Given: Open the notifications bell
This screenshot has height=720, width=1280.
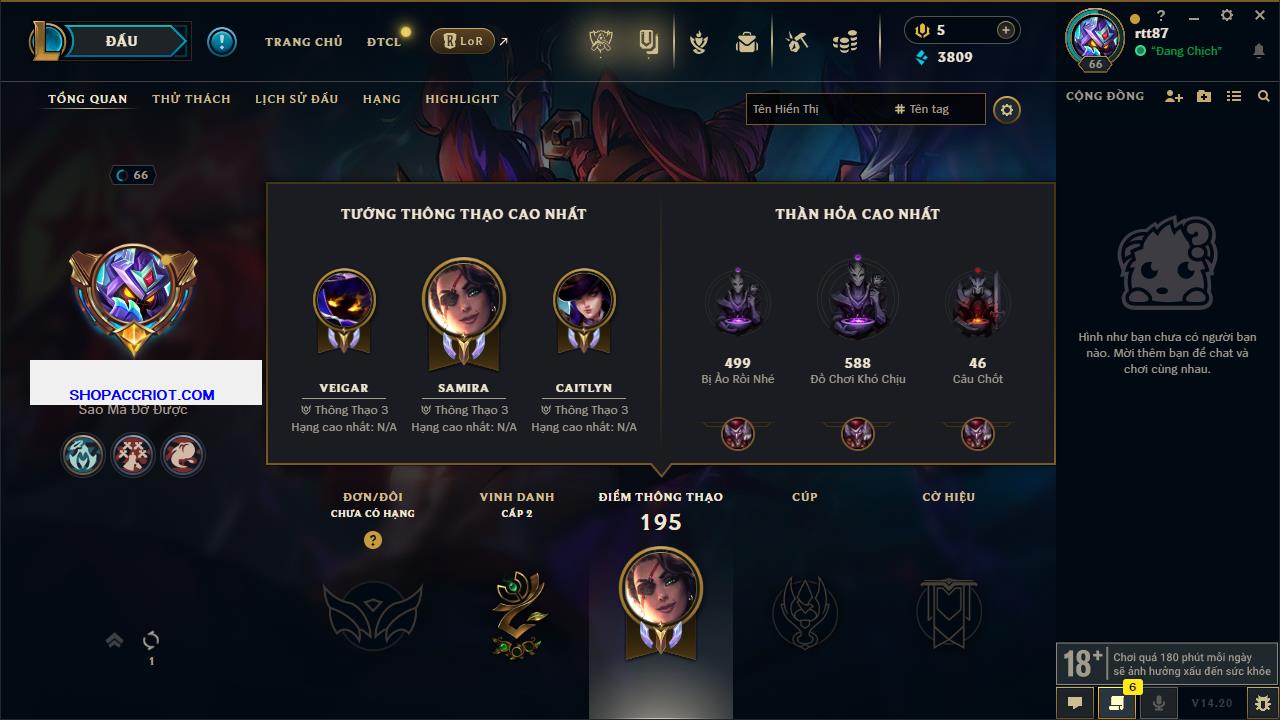Looking at the screenshot, I should tap(1258, 51).
